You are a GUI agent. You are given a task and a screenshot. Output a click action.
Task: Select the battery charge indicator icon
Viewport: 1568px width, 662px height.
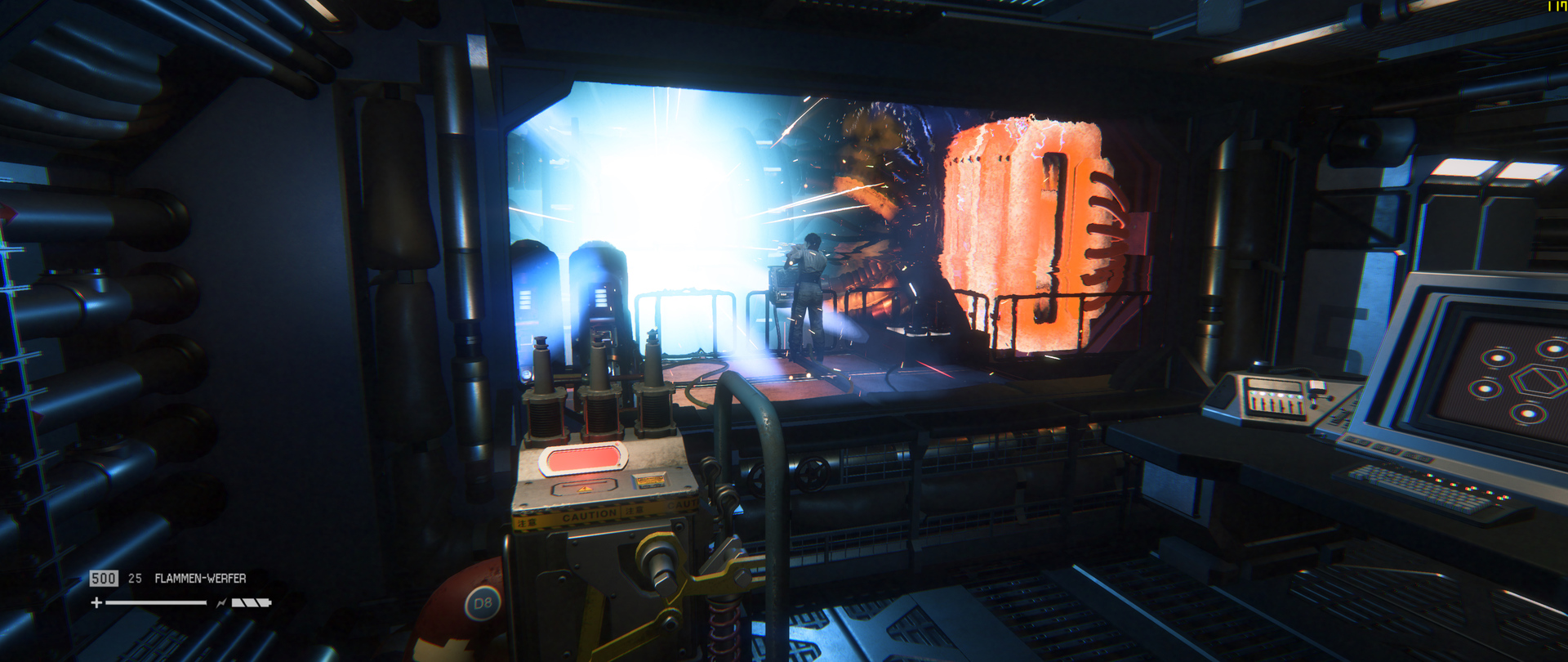251,602
